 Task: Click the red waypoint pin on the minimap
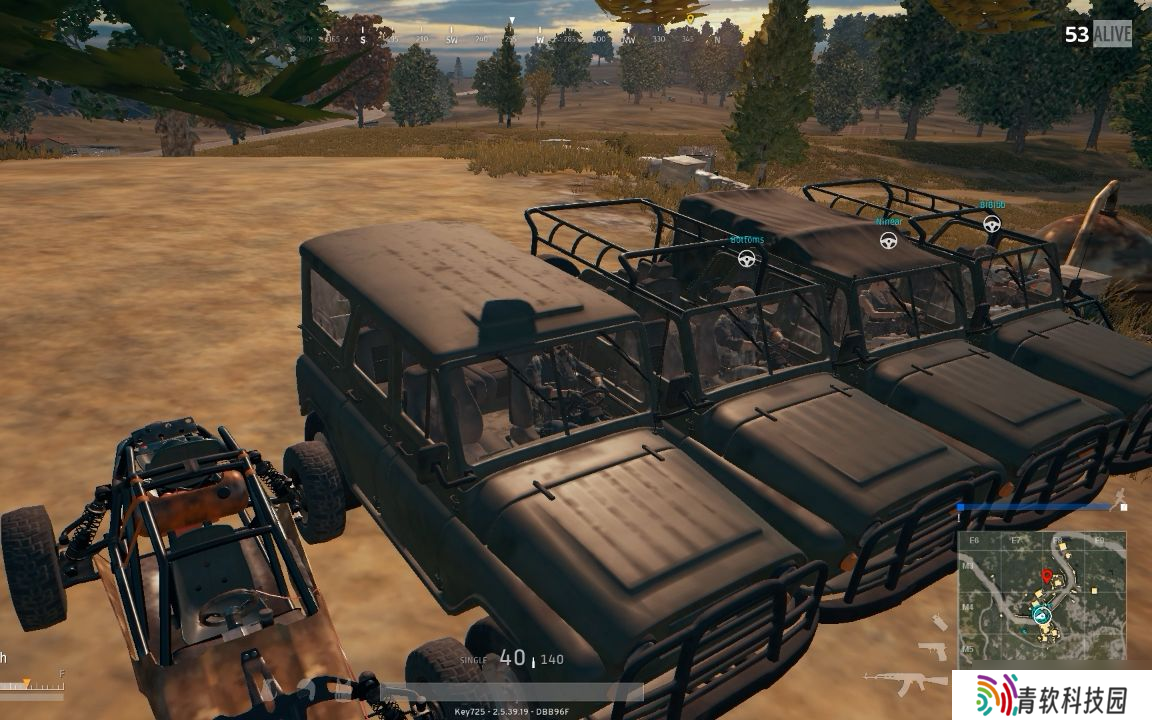pyautogui.click(x=1047, y=577)
